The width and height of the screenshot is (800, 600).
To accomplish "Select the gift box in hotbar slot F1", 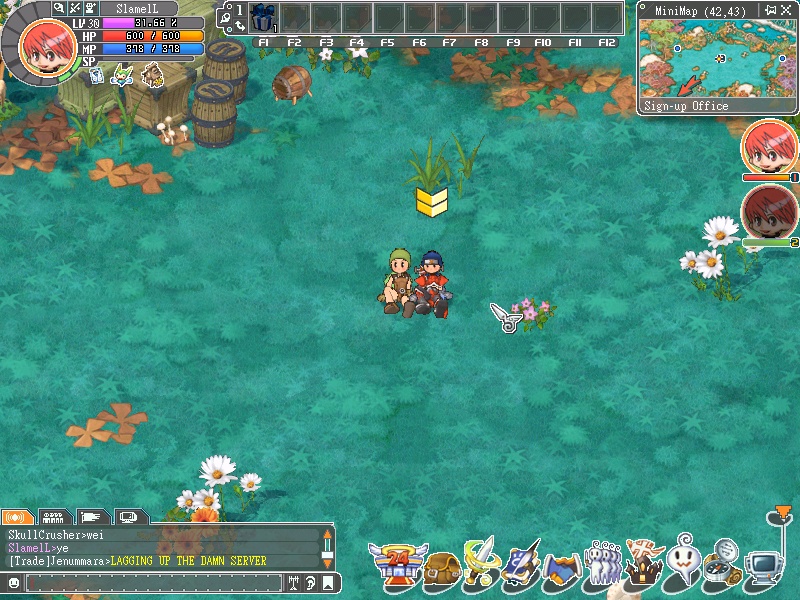I will pyautogui.click(x=263, y=18).
